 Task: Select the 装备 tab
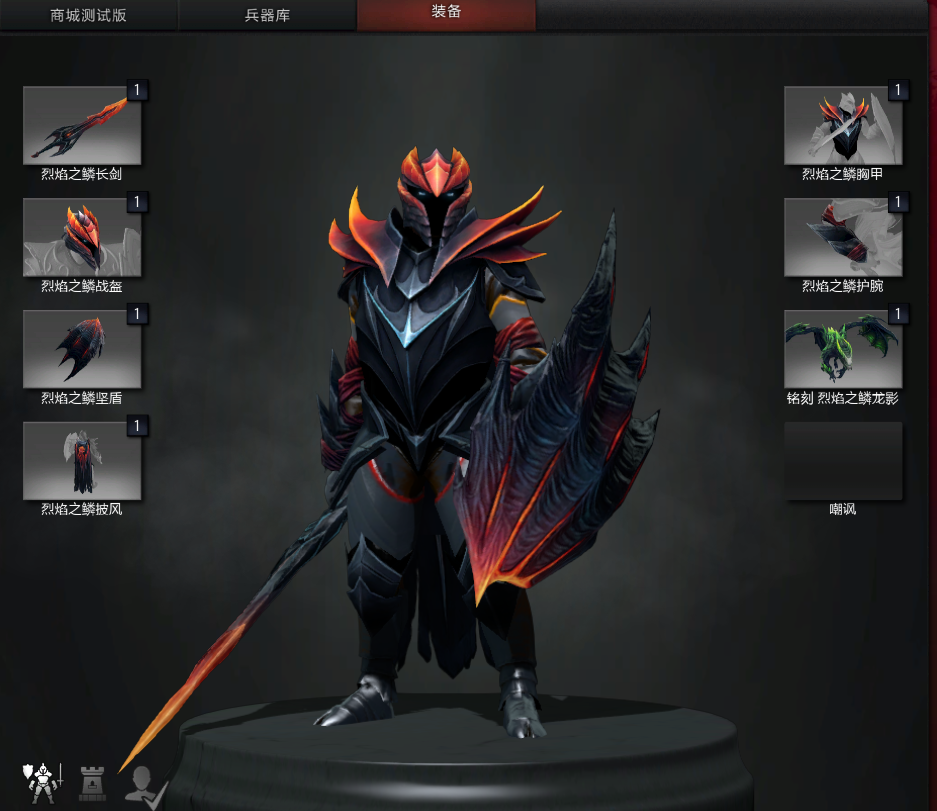[446, 15]
